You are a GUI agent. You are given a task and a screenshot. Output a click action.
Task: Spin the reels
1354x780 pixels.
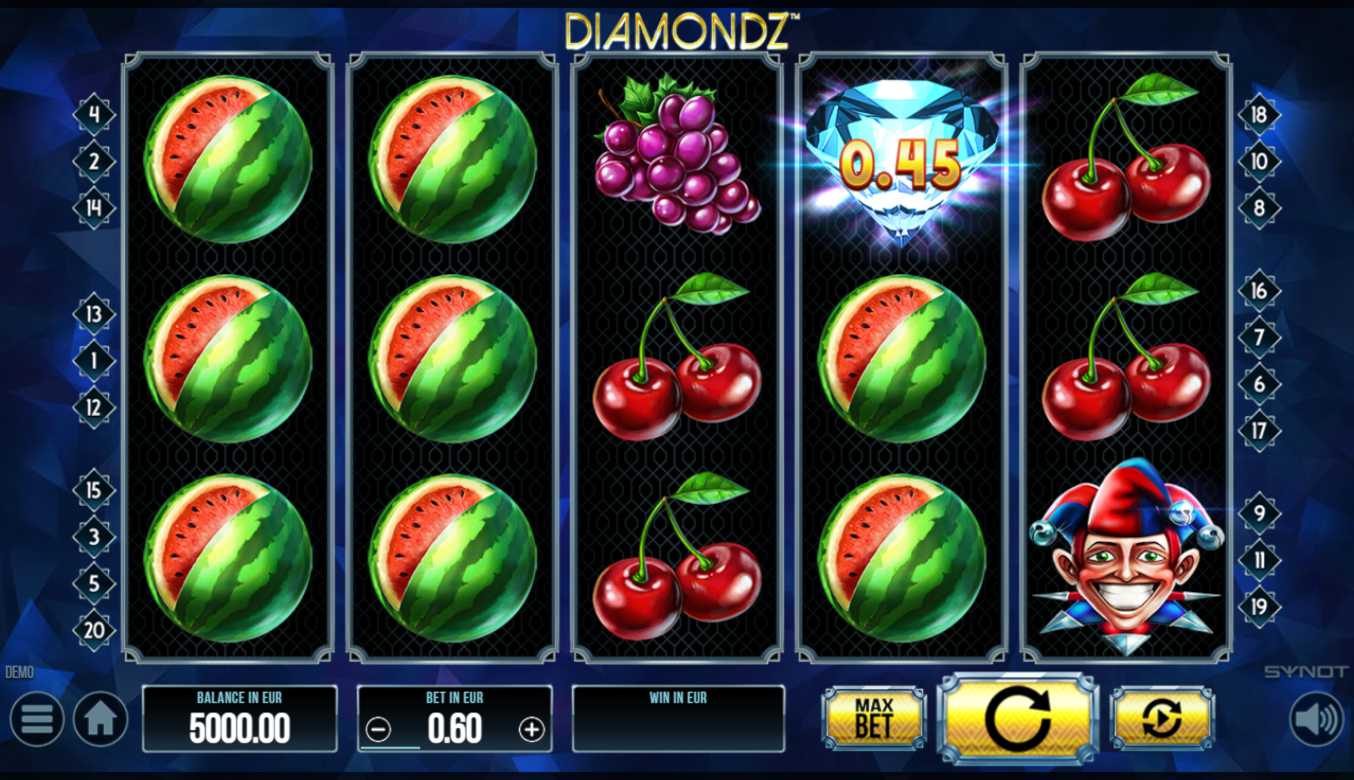coord(1017,717)
